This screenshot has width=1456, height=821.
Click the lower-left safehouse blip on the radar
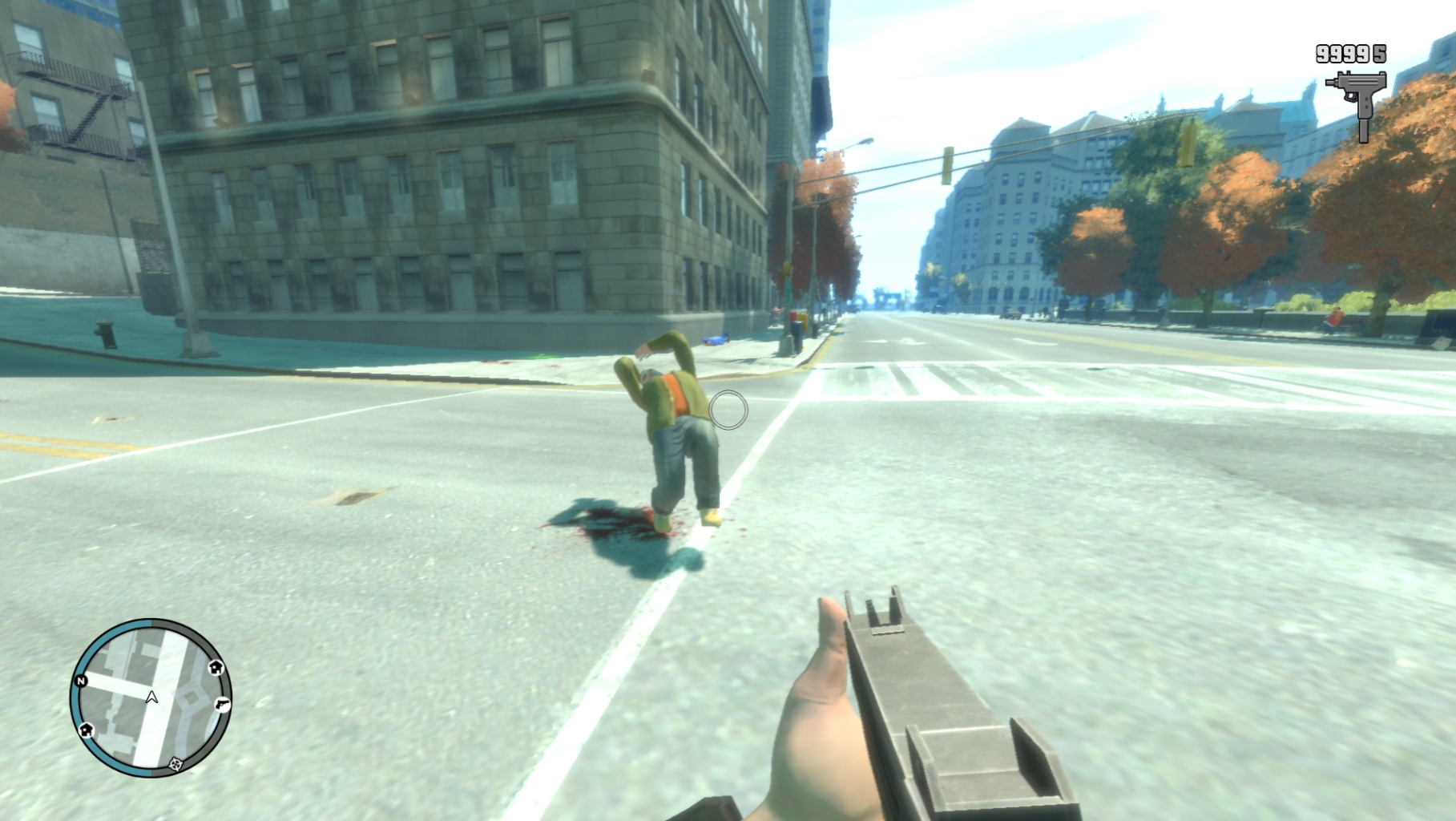tap(87, 730)
